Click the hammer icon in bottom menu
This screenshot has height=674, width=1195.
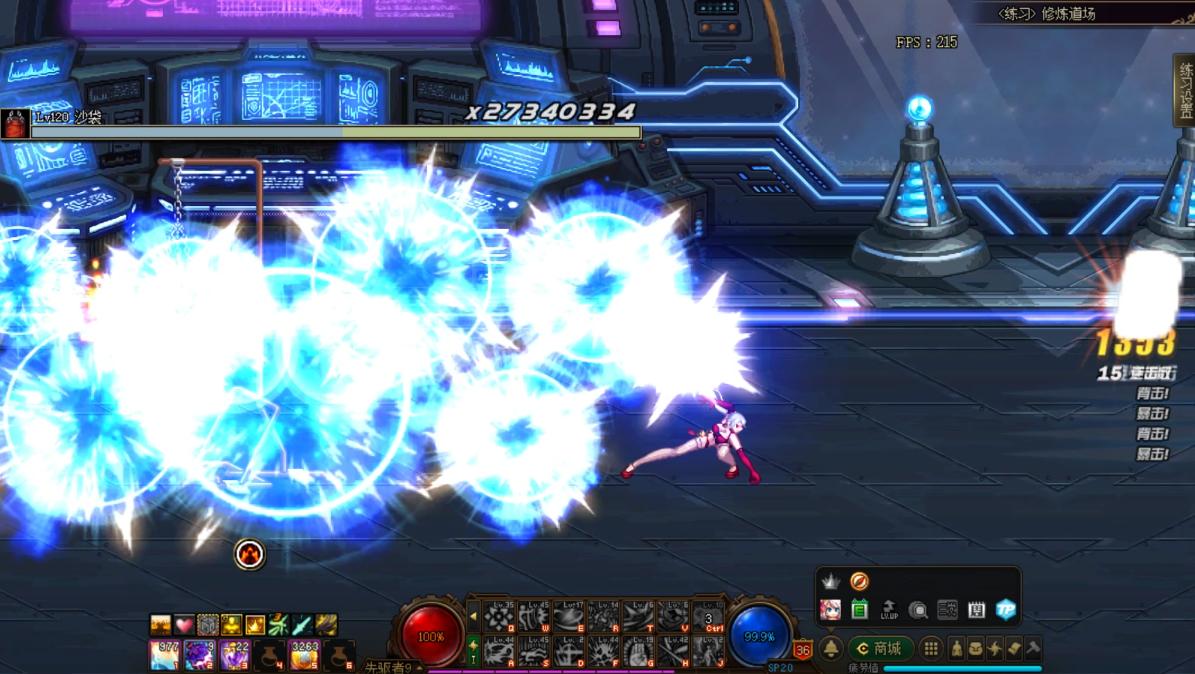[x=1033, y=649]
